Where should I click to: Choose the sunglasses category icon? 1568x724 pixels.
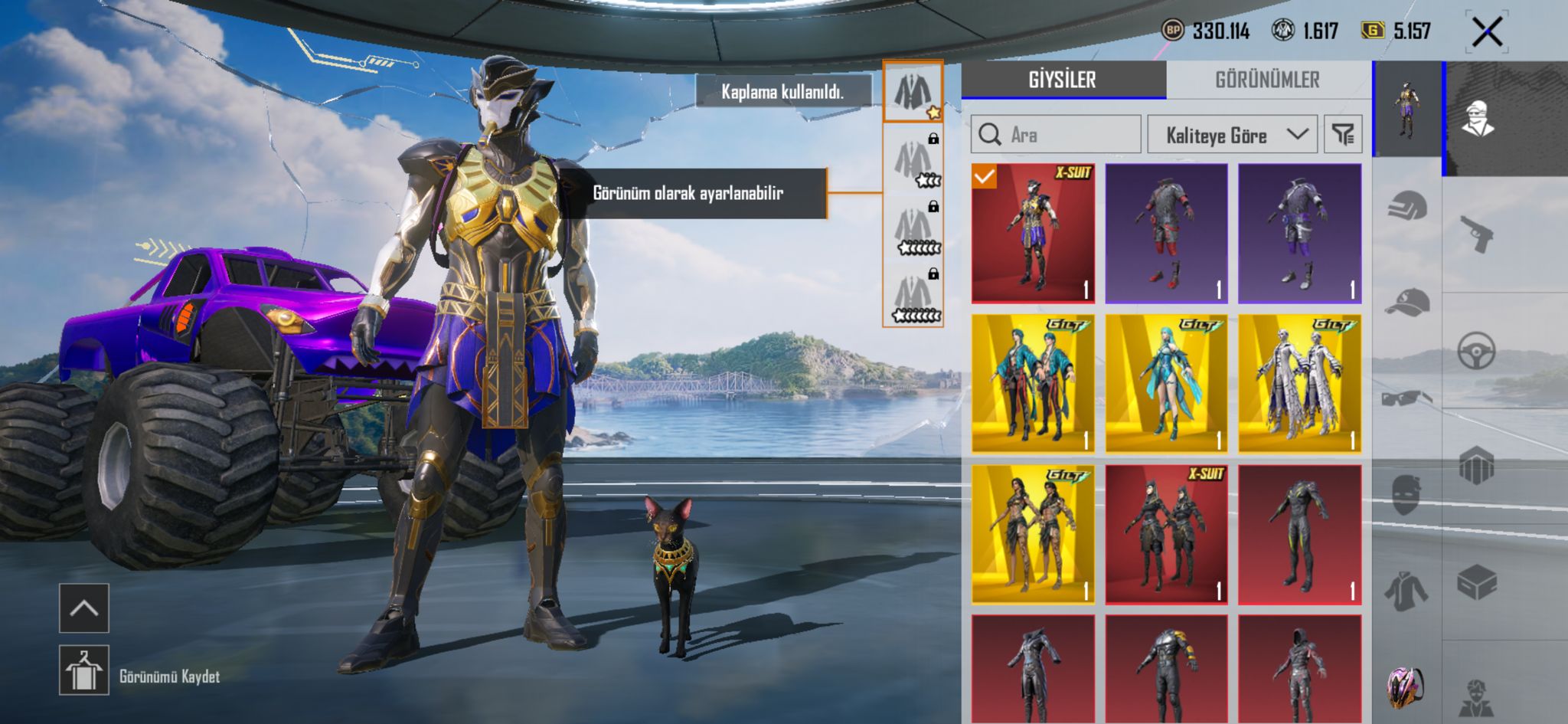click(x=1407, y=398)
